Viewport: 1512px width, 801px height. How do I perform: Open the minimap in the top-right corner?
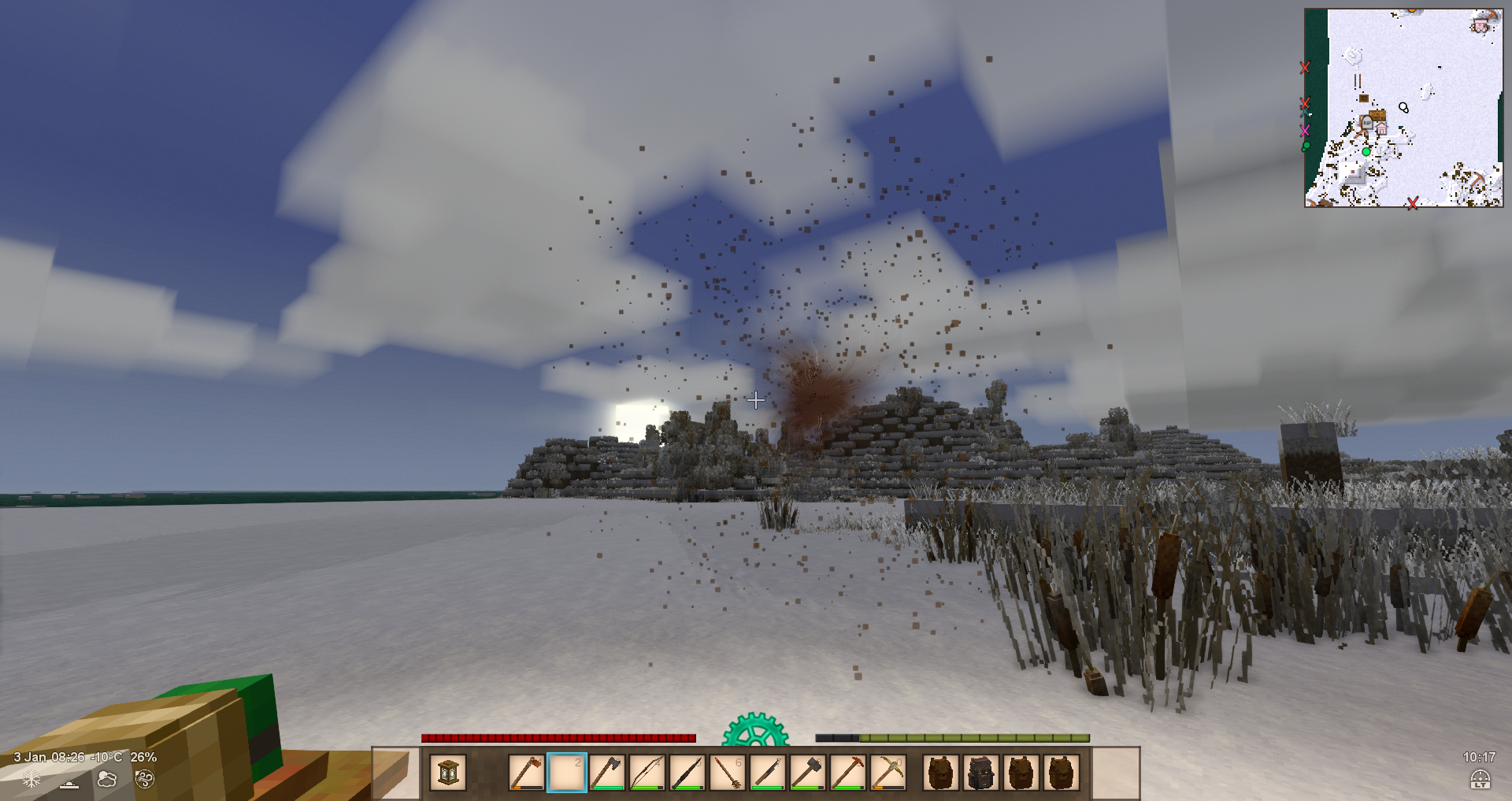[1403, 108]
